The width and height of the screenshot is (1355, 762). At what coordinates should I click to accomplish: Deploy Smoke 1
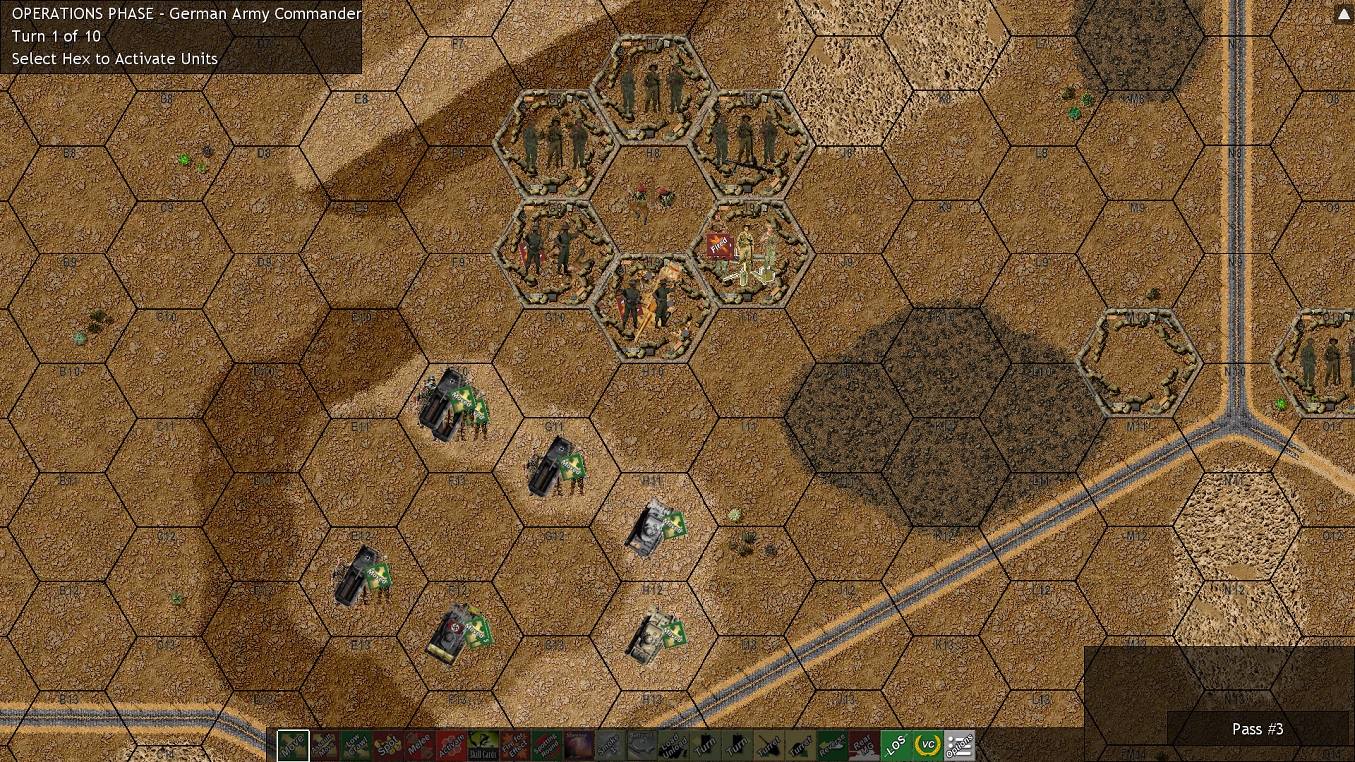[x=611, y=745]
